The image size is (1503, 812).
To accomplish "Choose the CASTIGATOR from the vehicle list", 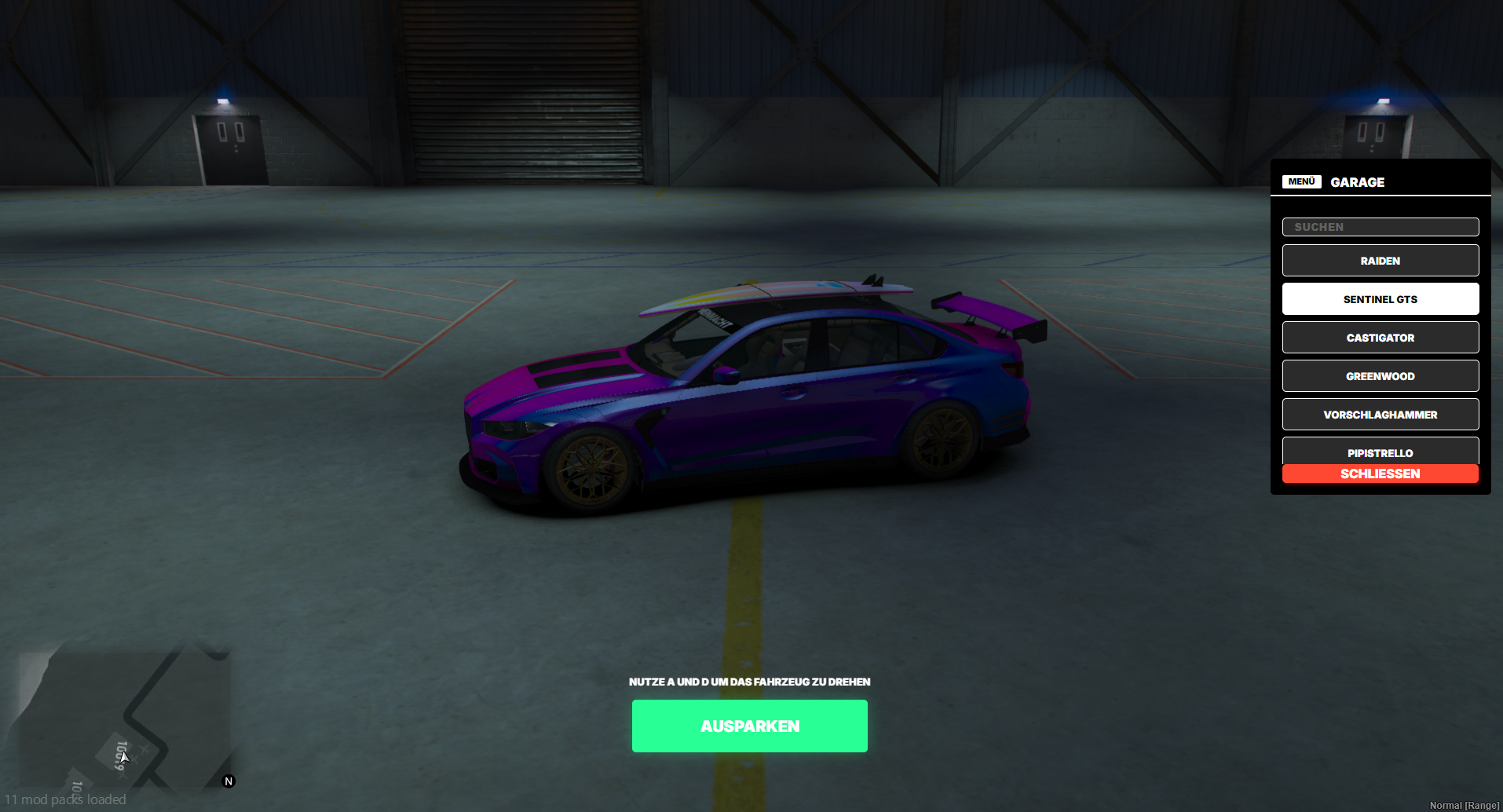I will [1380, 337].
